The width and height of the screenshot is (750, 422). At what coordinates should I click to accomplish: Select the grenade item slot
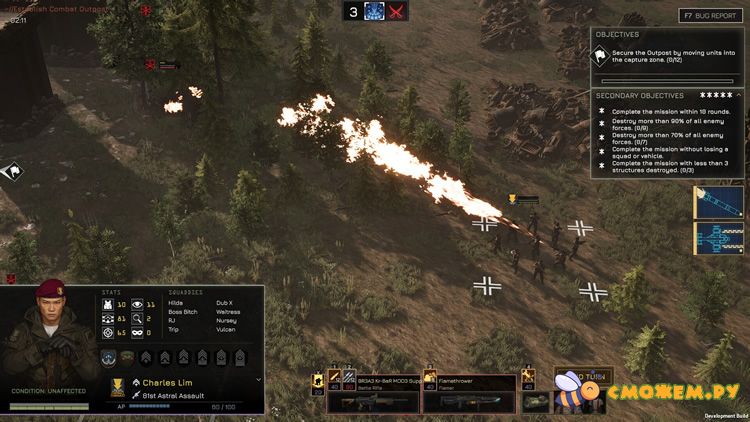click(x=536, y=401)
